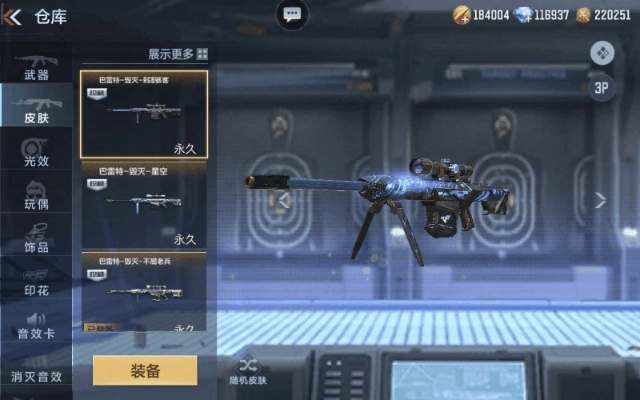Switch to the 武器 weapons tab
The image size is (640, 400).
click(36, 66)
